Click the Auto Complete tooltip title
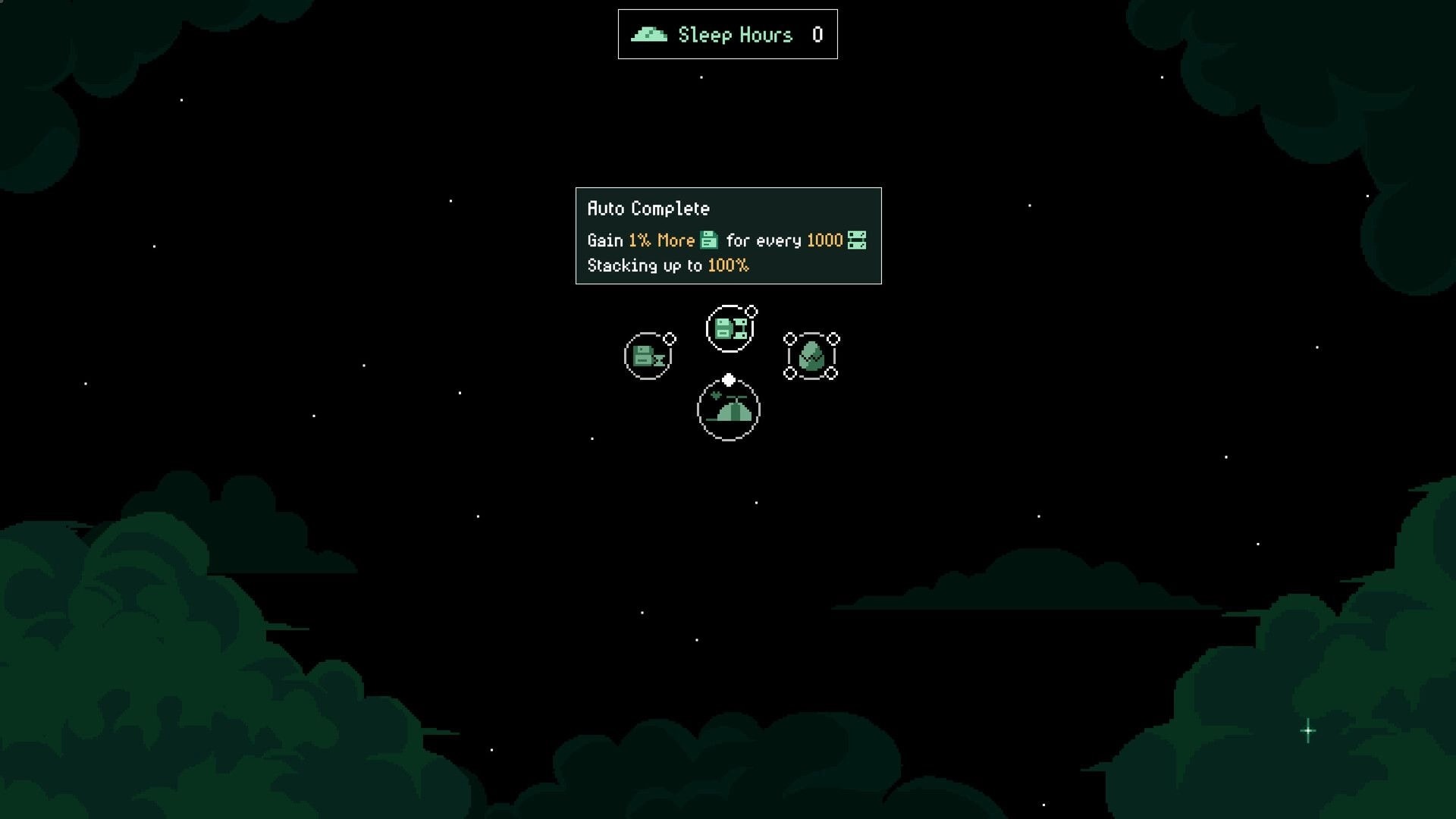 point(648,208)
